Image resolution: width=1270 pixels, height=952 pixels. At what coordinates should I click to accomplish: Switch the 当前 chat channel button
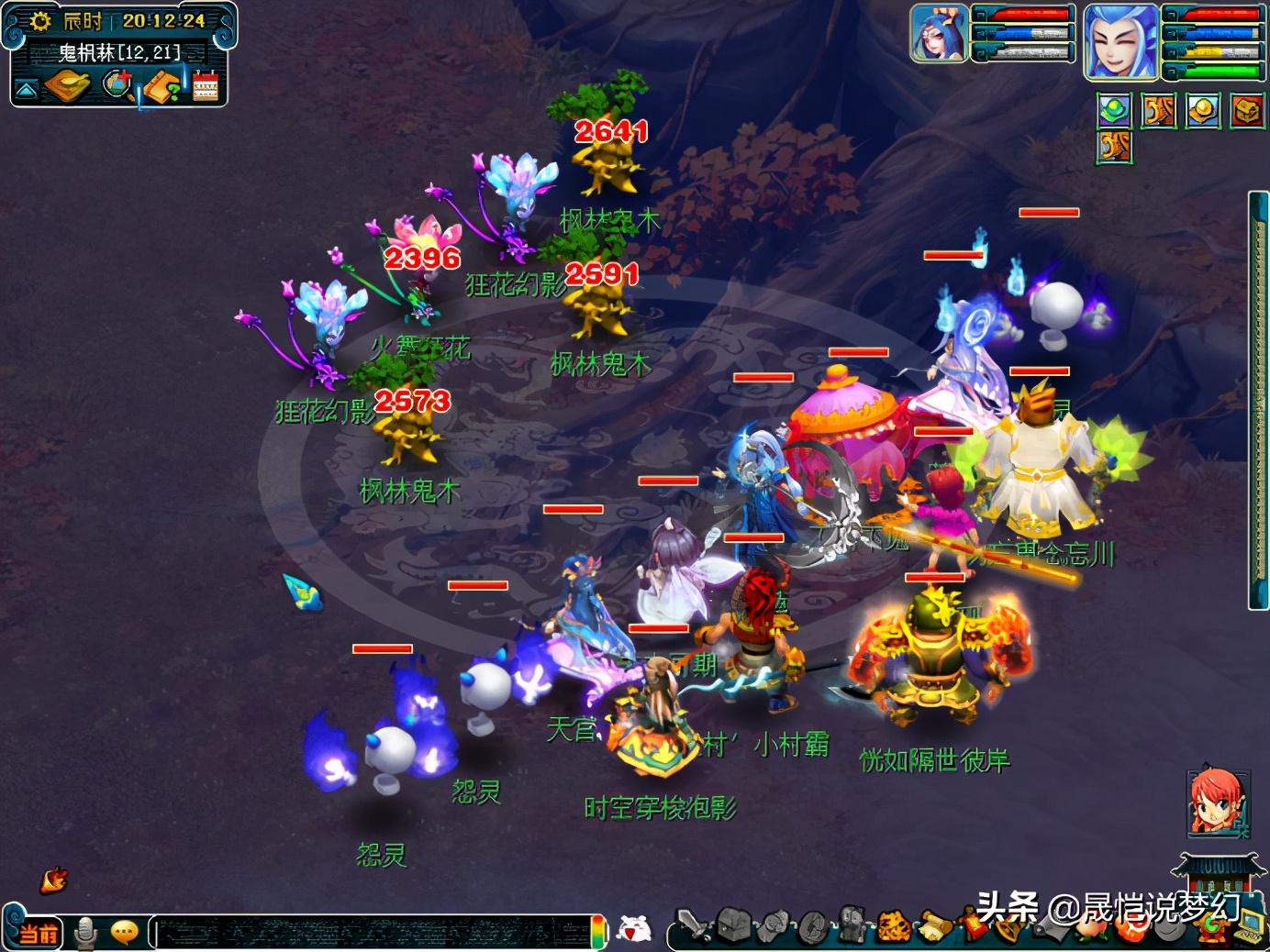point(39,934)
